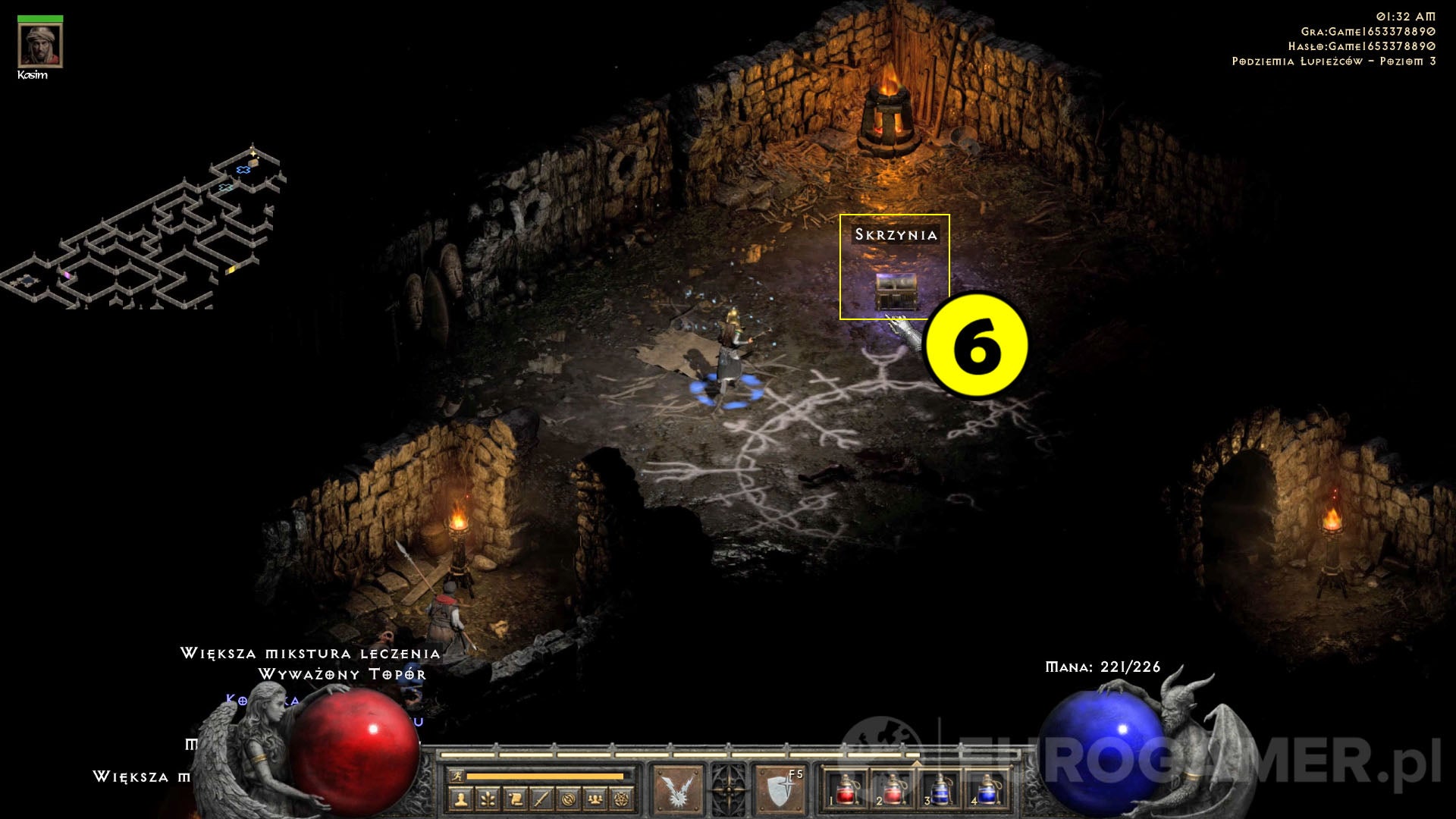Select the left-hand Charged Strike skill icon

[x=679, y=792]
